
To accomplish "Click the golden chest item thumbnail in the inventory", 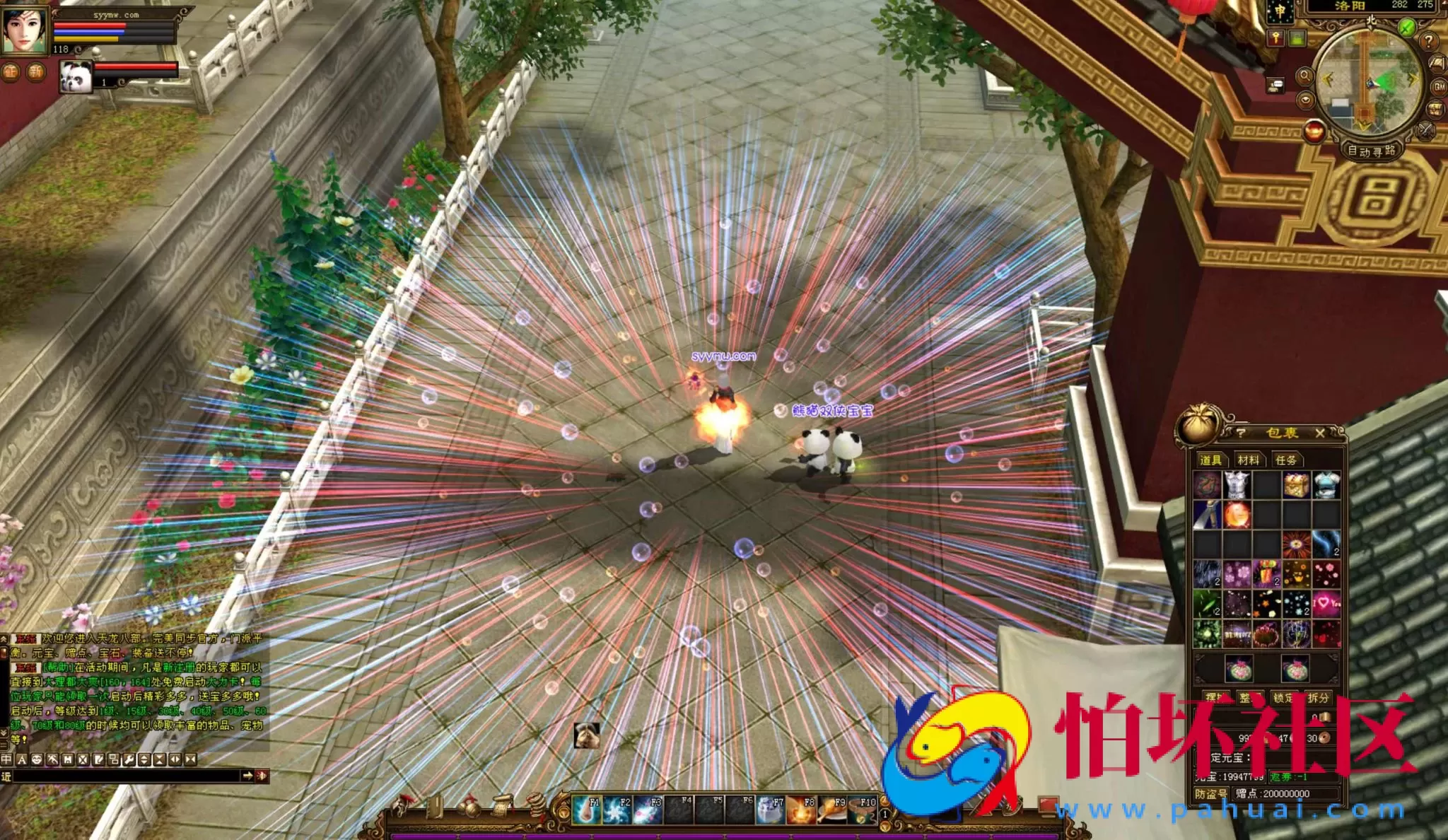I will [1295, 484].
